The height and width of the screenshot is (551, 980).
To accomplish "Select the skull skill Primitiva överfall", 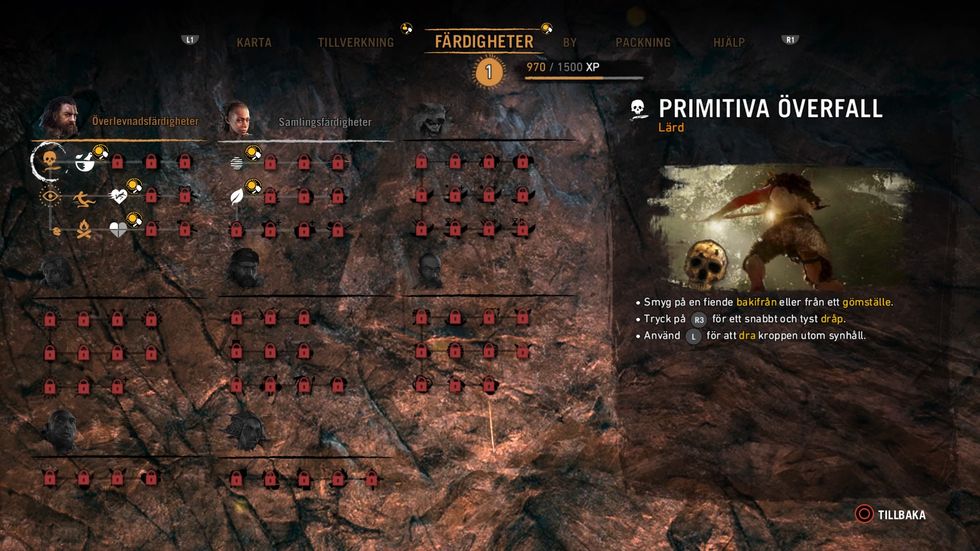I will pos(49,160).
